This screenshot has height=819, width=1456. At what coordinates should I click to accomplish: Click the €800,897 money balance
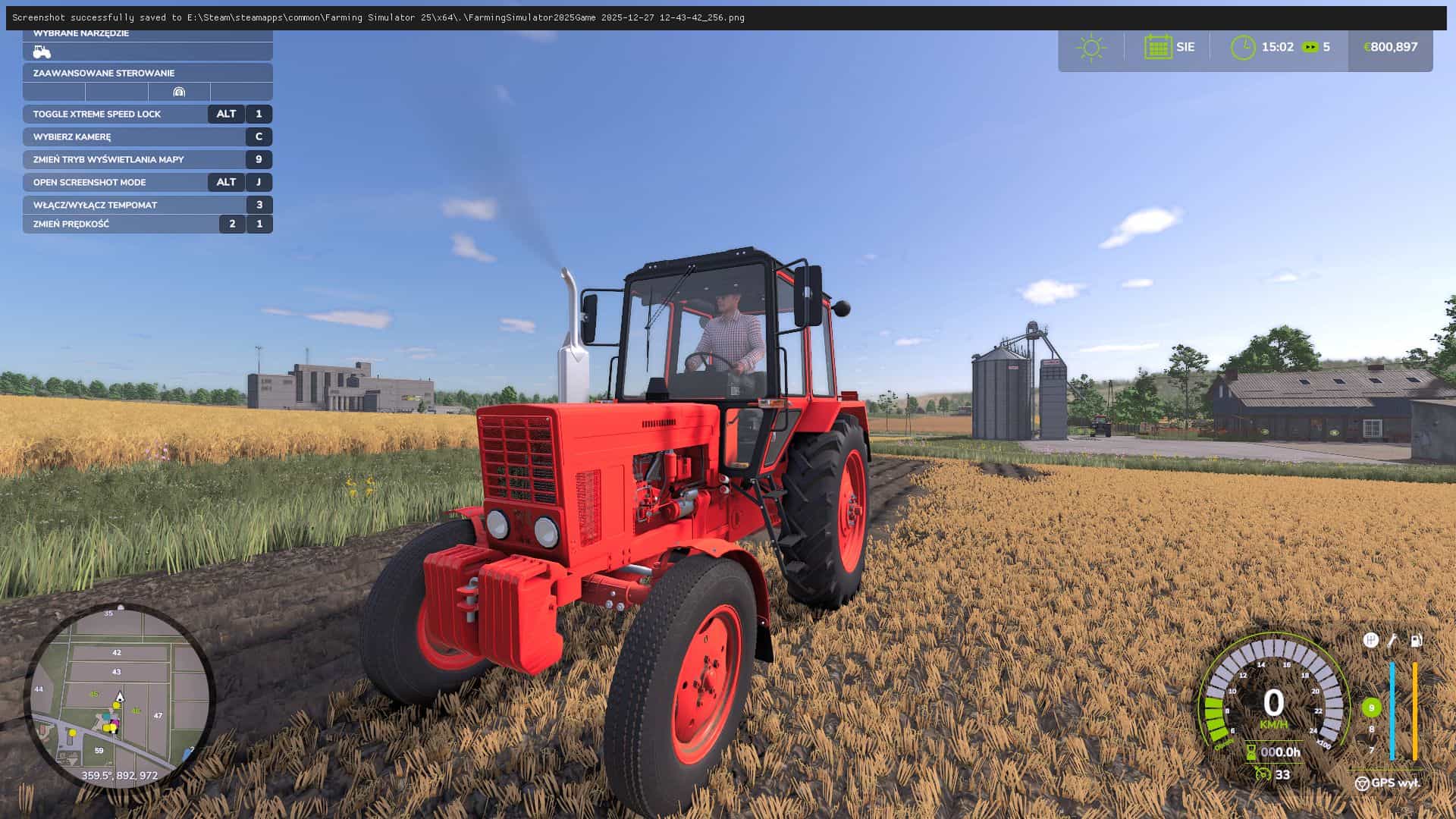[x=1390, y=46]
